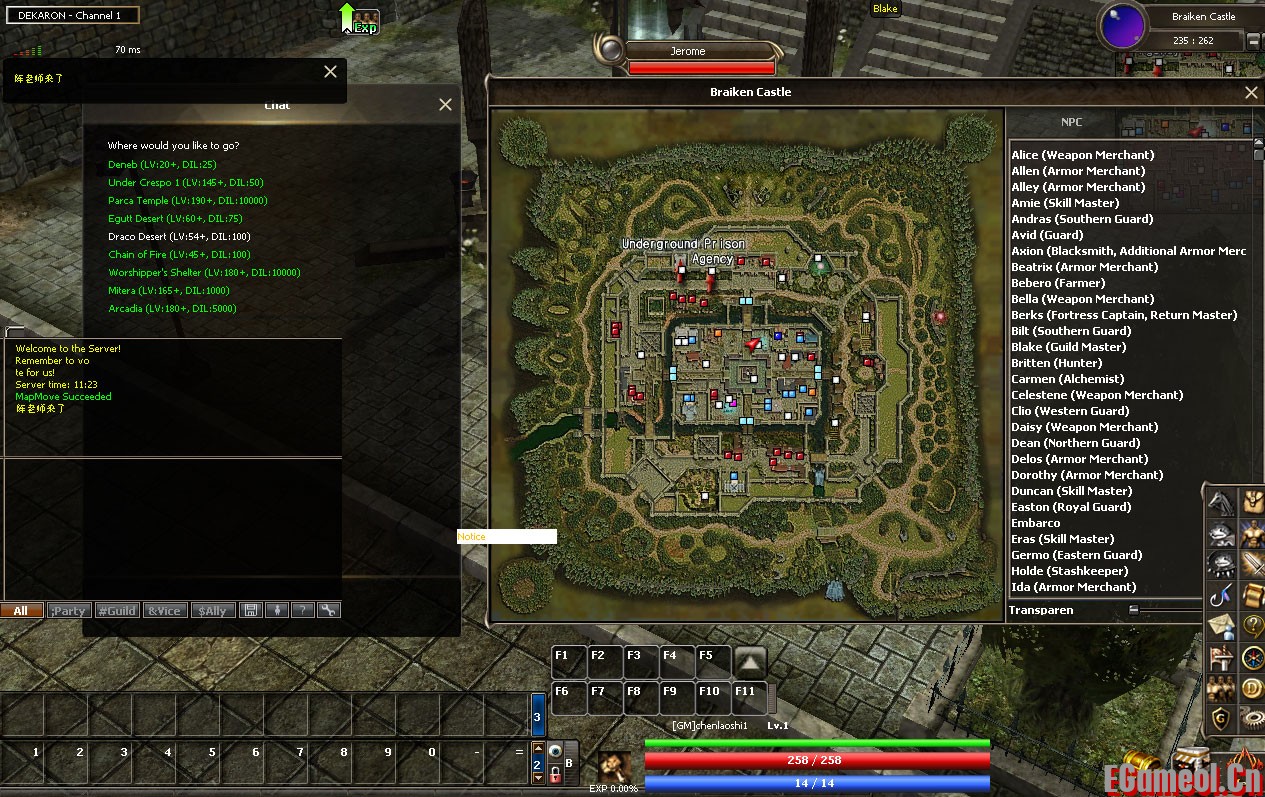Switch to Guild chat tab
Screen dimensions: 1265x797
117,610
